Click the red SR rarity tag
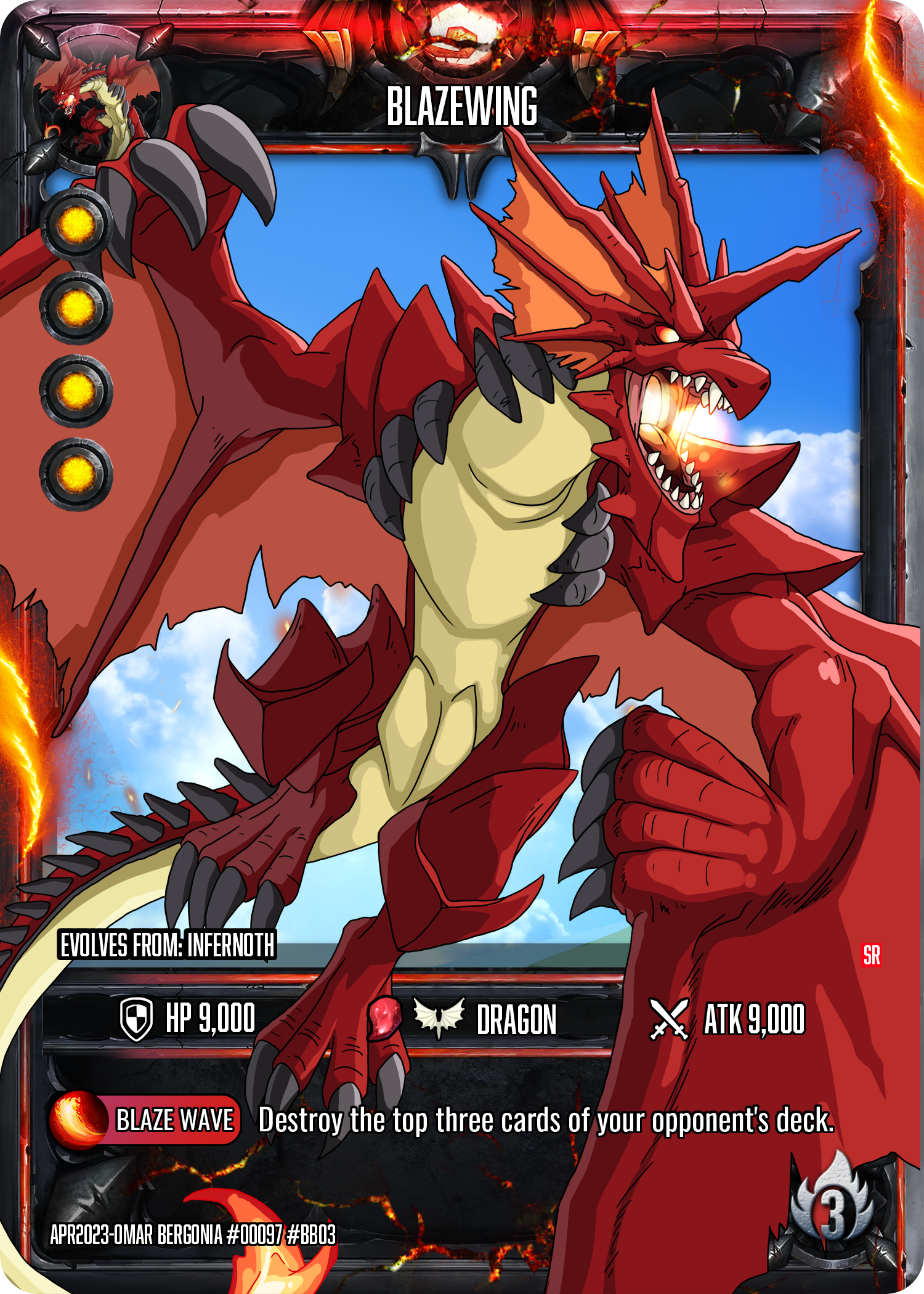Viewport: 924px width, 1294px height. pyautogui.click(x=871, y=954)
